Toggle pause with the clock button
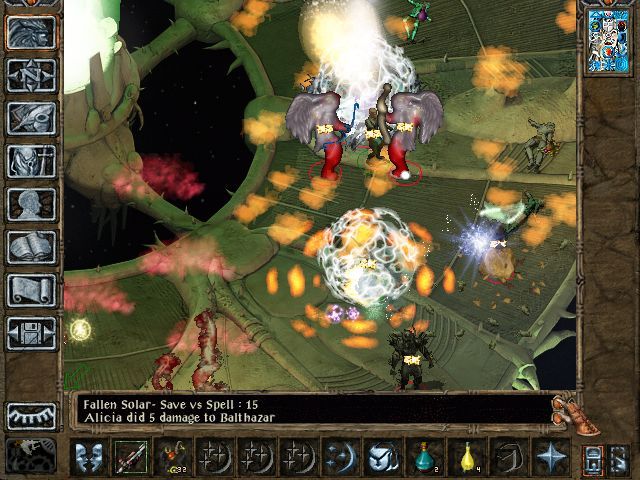 pyautogui.click(x=31, y=456)
